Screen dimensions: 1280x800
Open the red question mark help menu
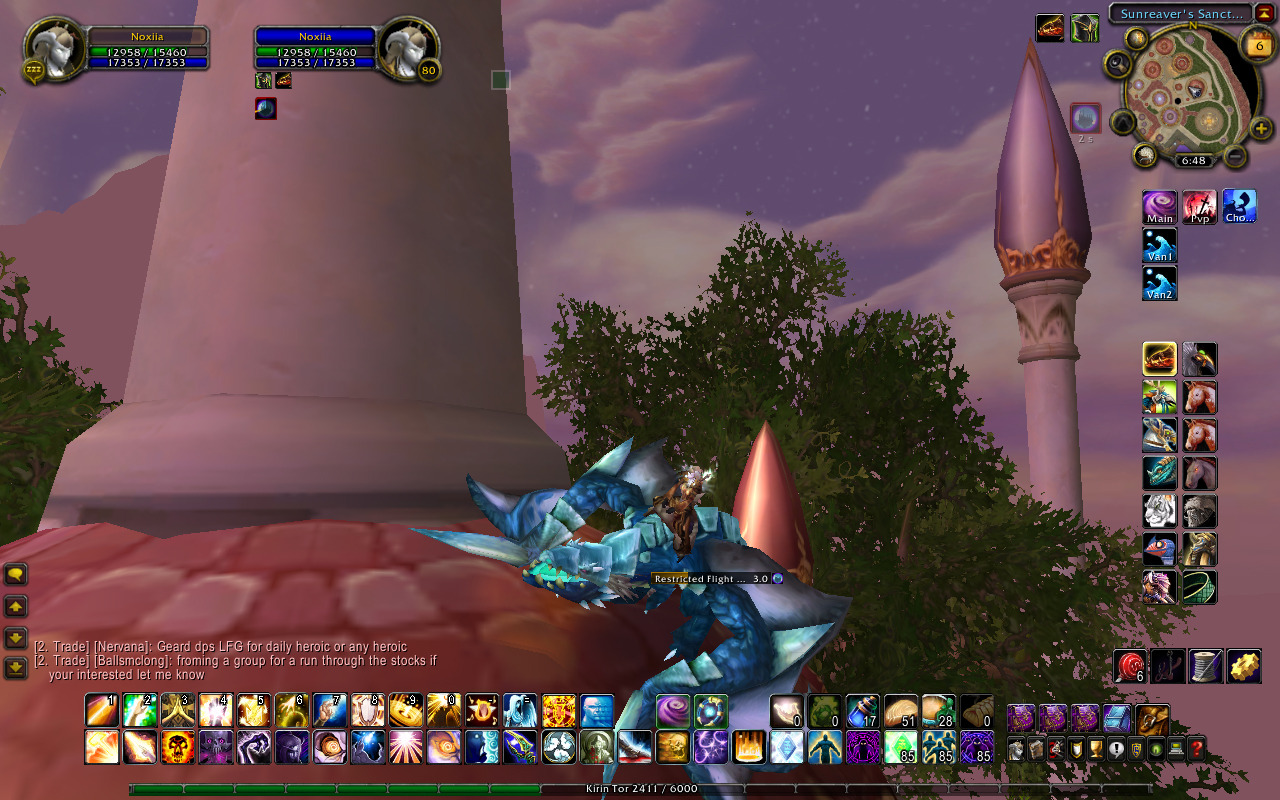coord(1195,748)
